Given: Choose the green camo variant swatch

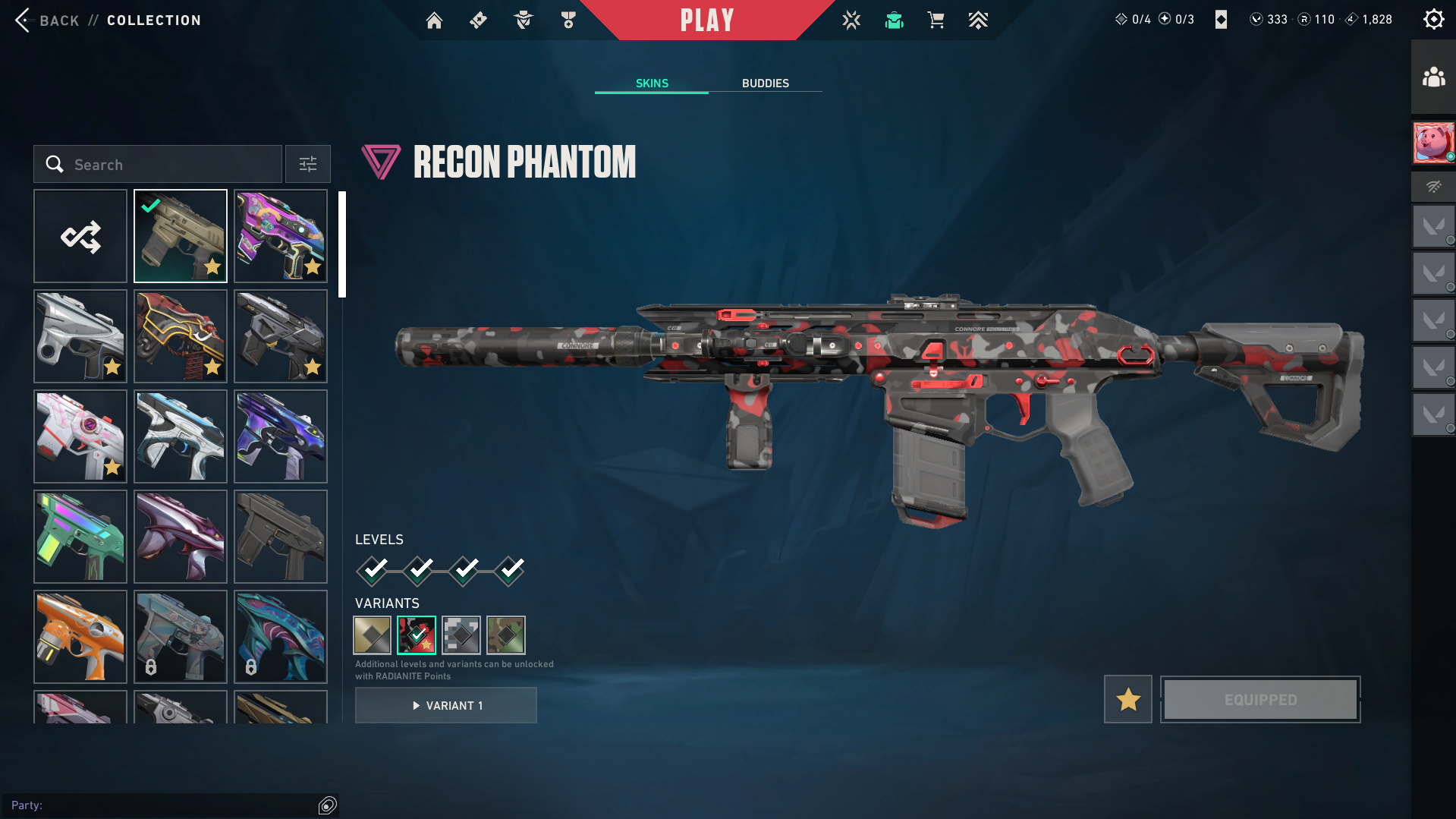Looking at the screenshot, I should (x=506, y=635).
